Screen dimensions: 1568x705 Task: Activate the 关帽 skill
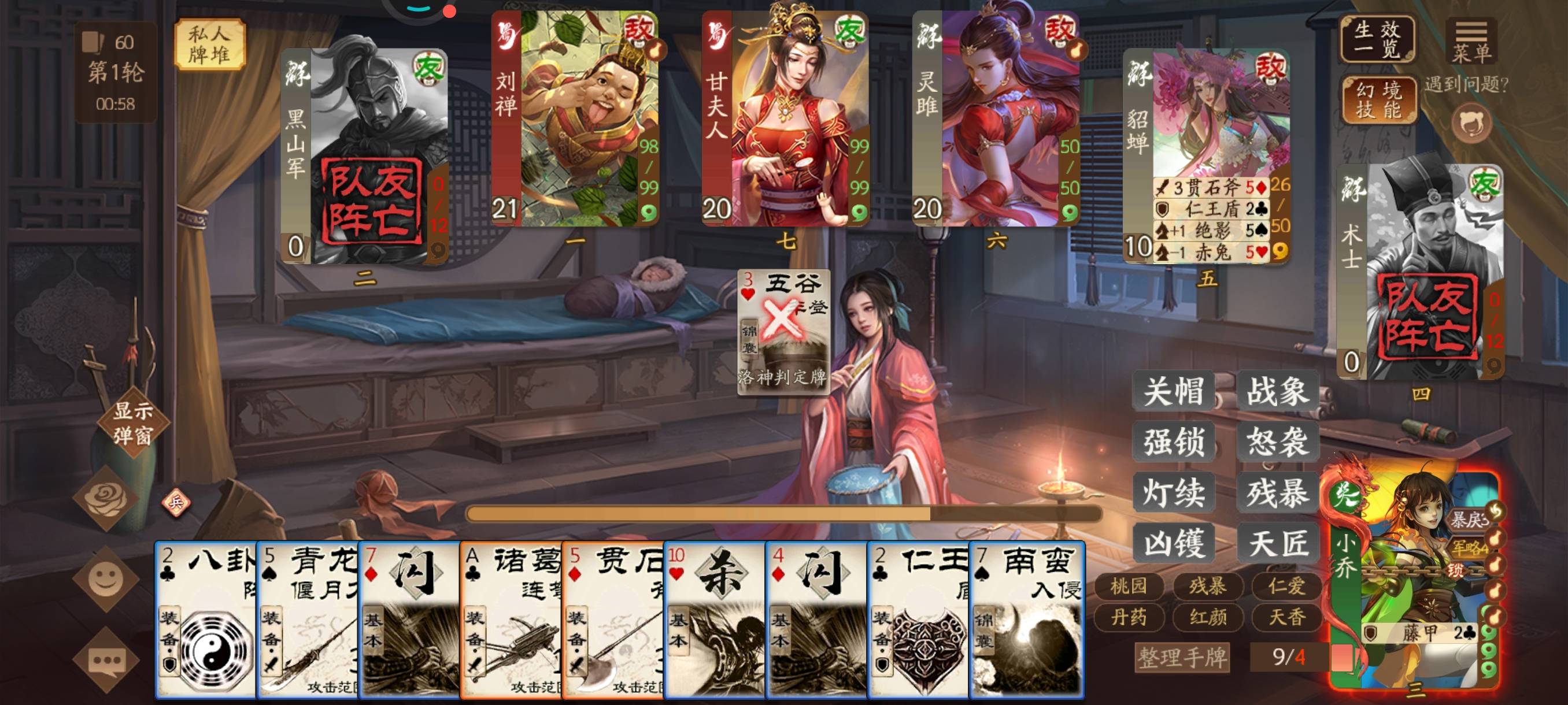pos(1174,391)
